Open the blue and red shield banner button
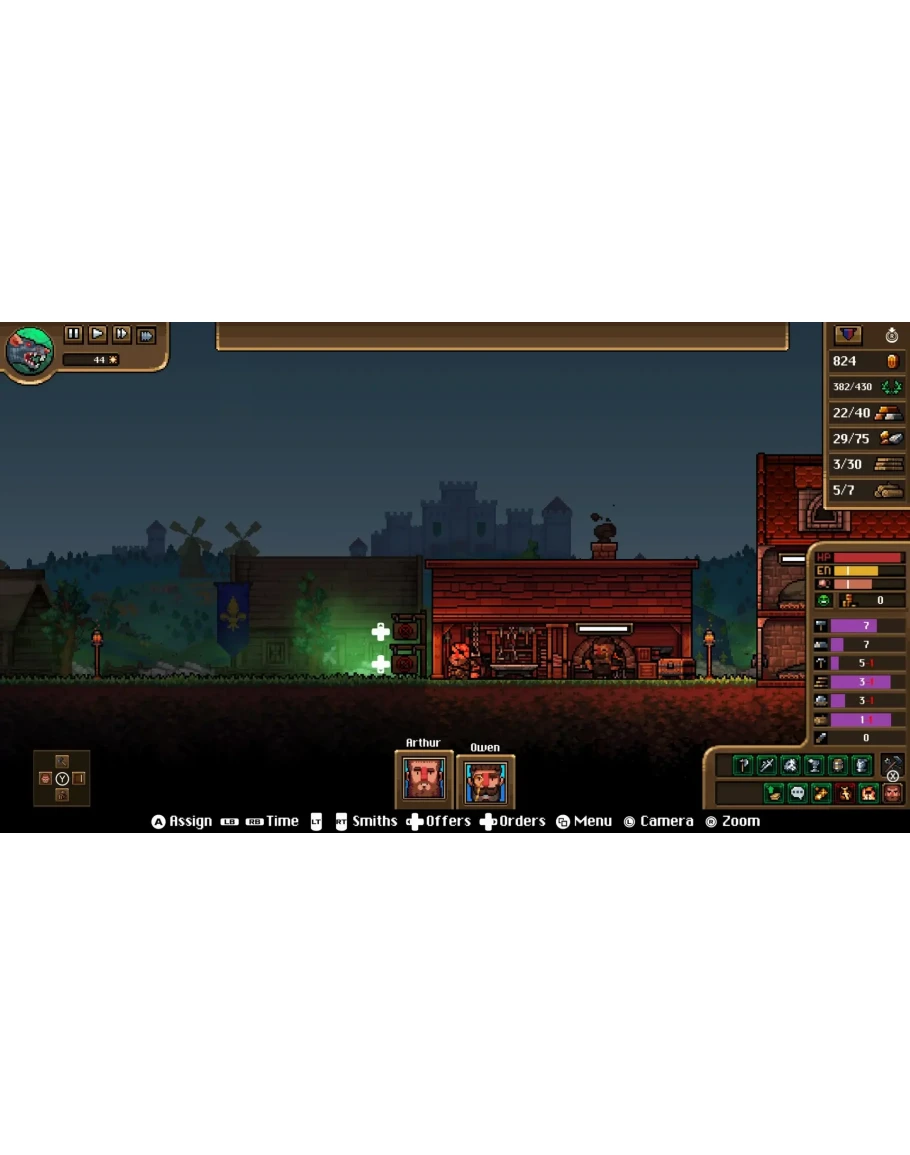910x1155 pixels. click(847, 335)
